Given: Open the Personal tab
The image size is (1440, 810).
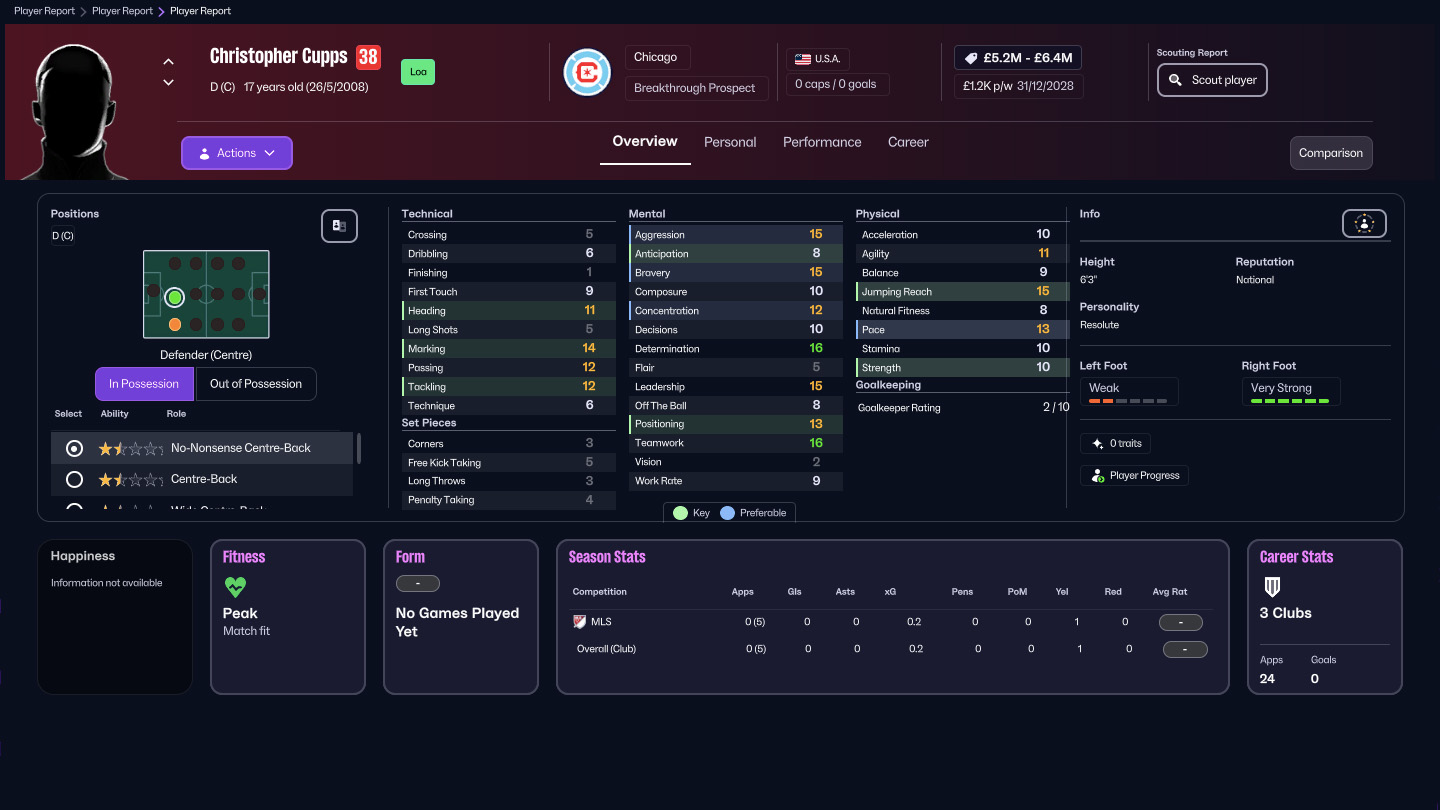Looking at the screenshot, I should tap(730, 142).
